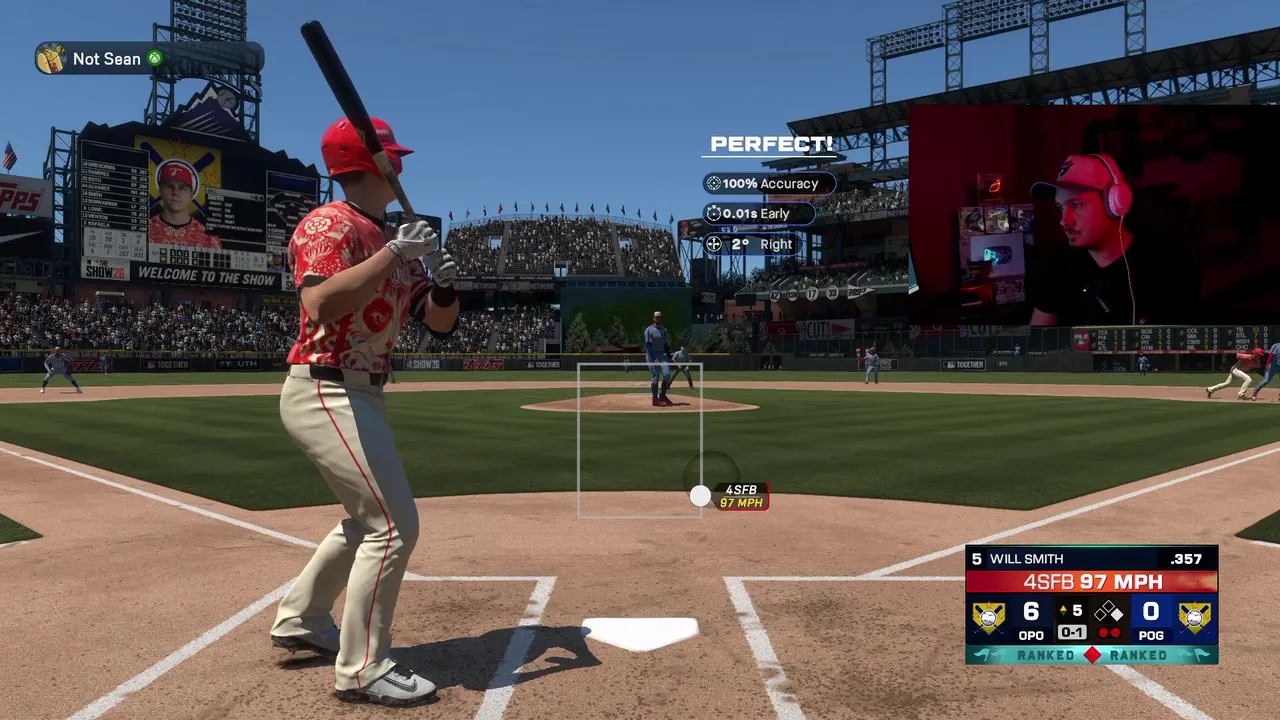Click the OPO team logo in scorebug

click(988, 617)
